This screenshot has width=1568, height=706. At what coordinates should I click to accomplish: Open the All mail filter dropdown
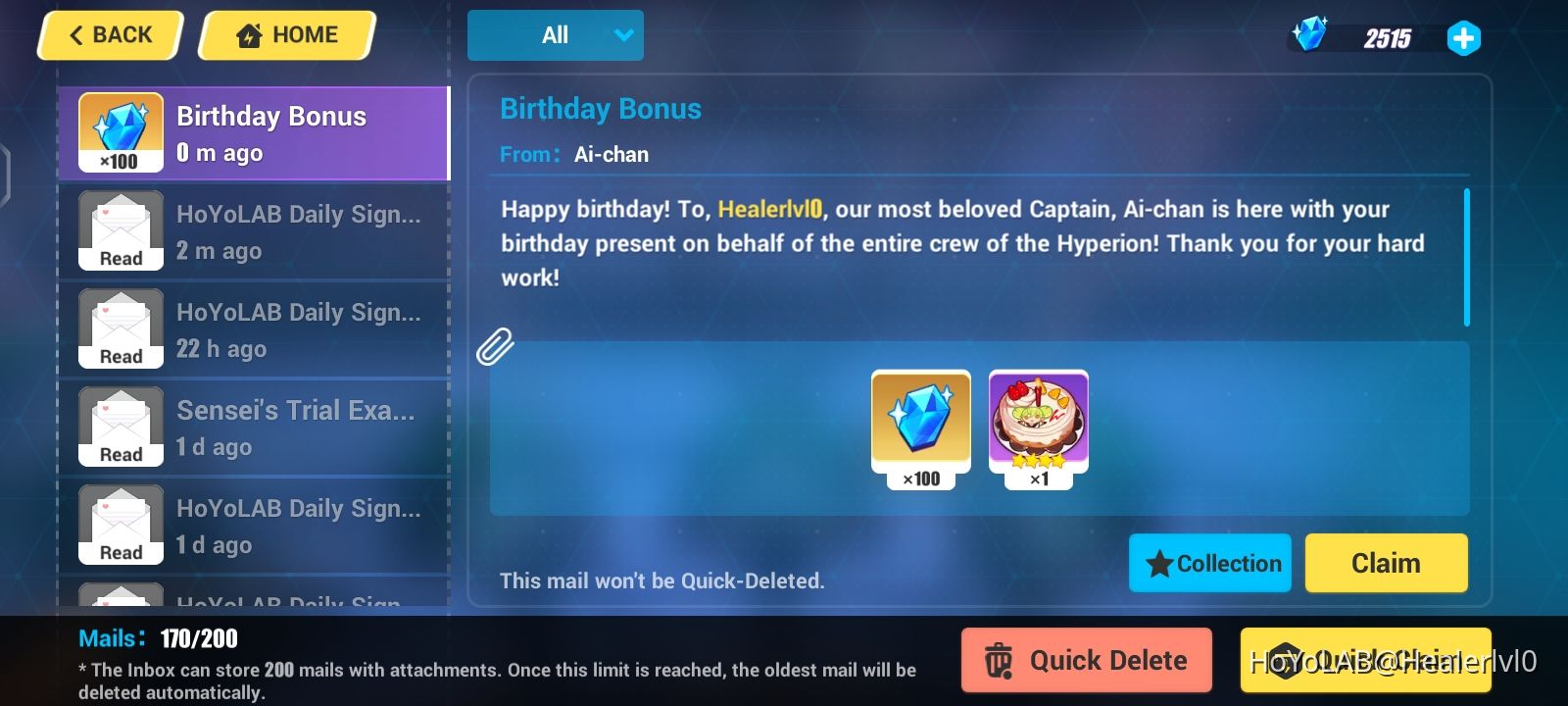[x=556, y=34]
